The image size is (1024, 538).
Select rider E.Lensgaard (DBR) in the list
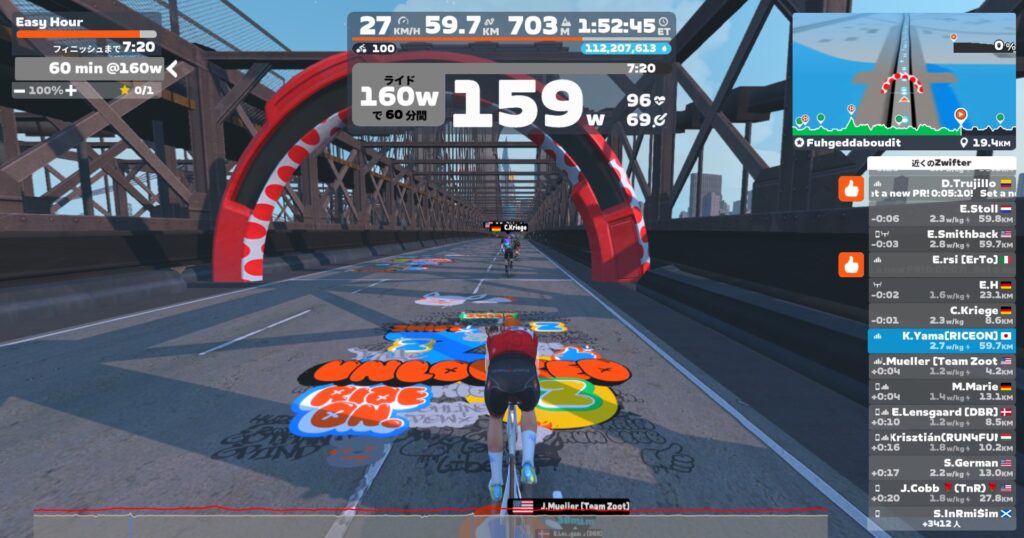(942, 416)
